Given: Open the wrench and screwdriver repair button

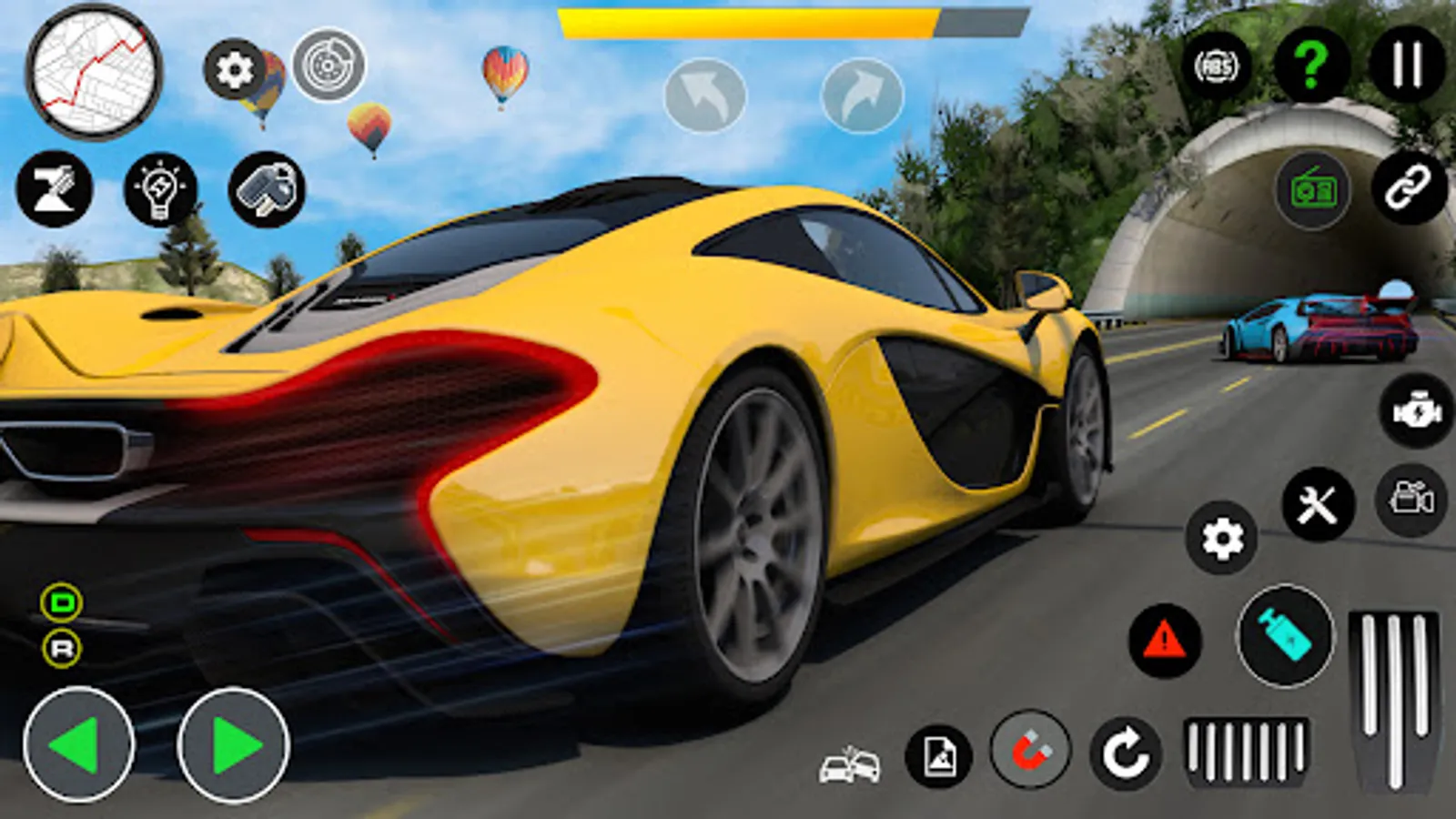Looking at the screenshot, I should (x=1318, y=504).
